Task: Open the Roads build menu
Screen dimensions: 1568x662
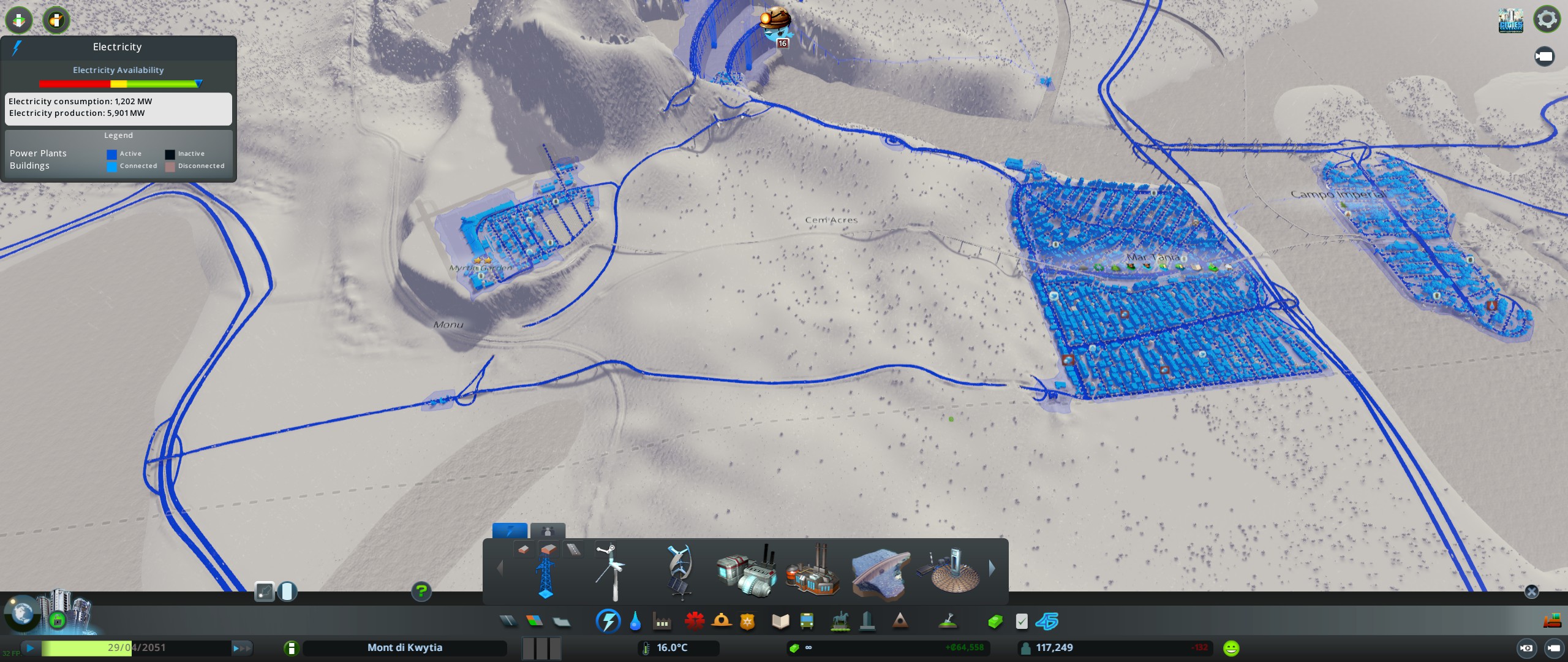Action: [508, 622]
